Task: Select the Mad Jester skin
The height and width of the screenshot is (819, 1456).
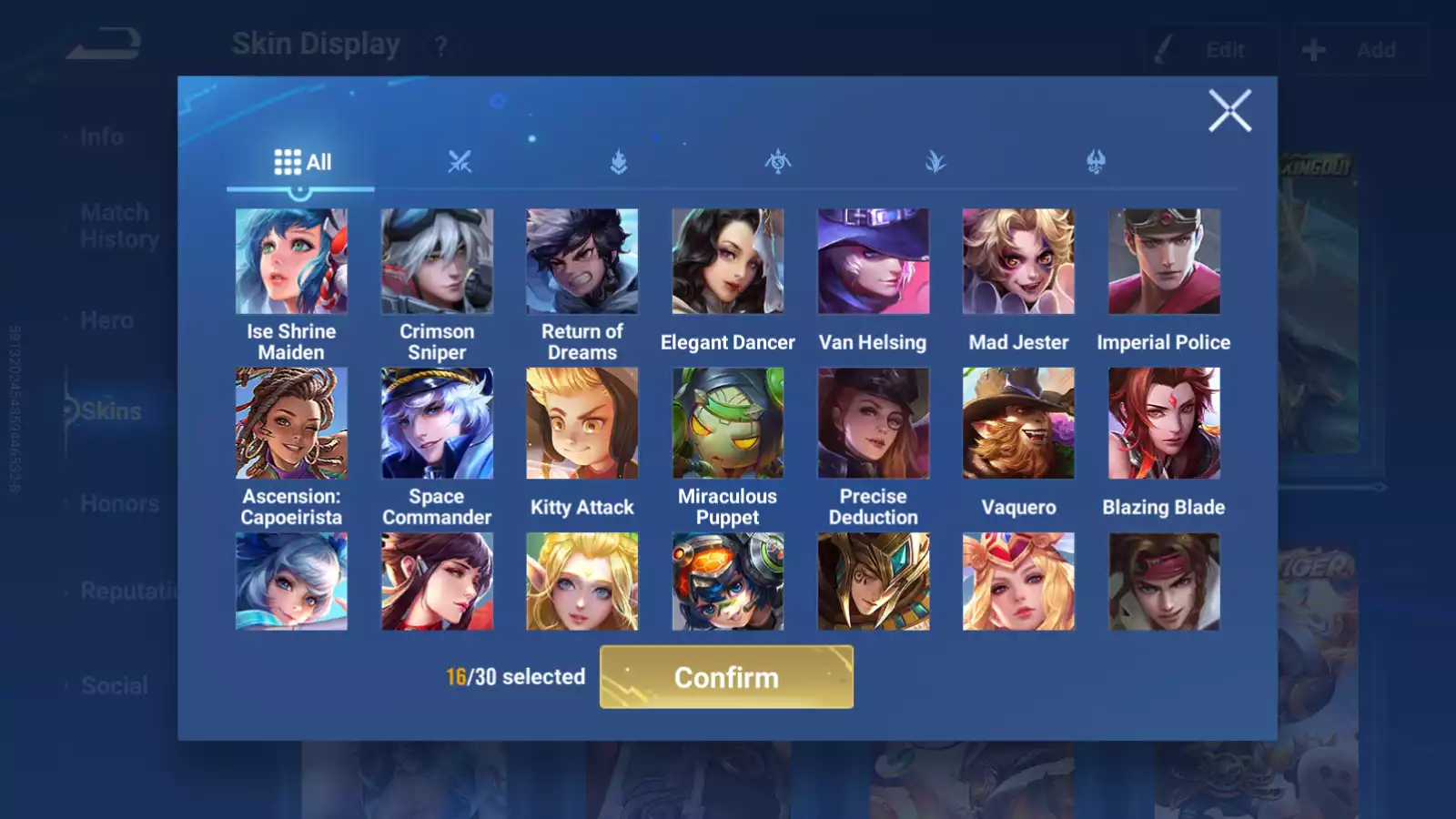Action: coord(1018,262)
